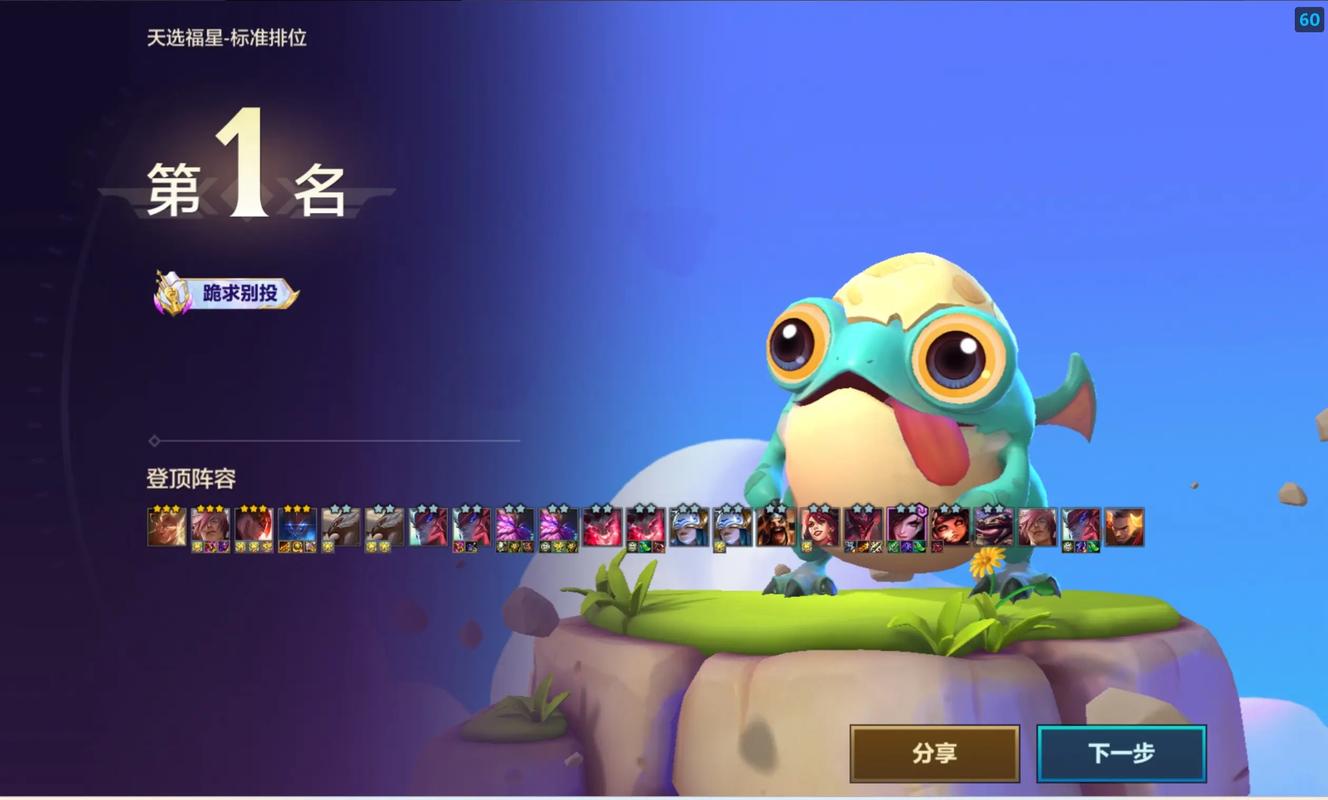Pick the smiling red-haired woman champion portrait
This screenshot has width=1328, height=800.
tap(820, 526)
